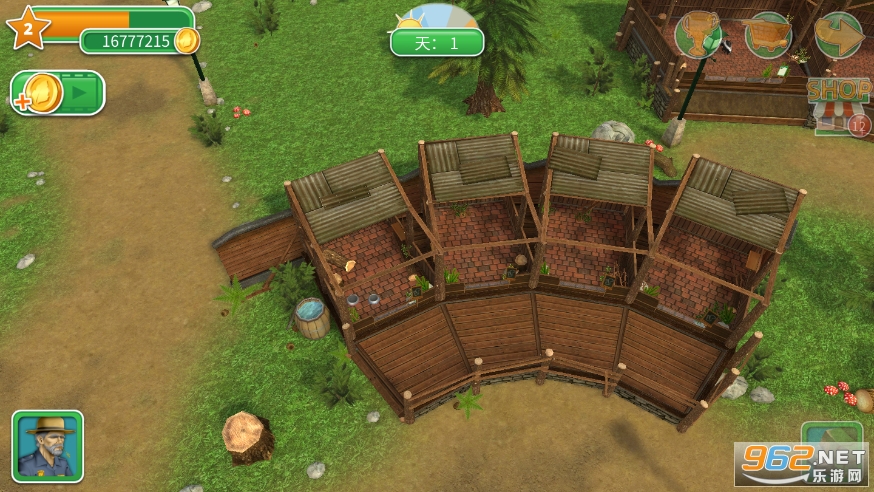The image size is (874, 492).
Task: Select the farmer character portrait
Action: [48, 446]
